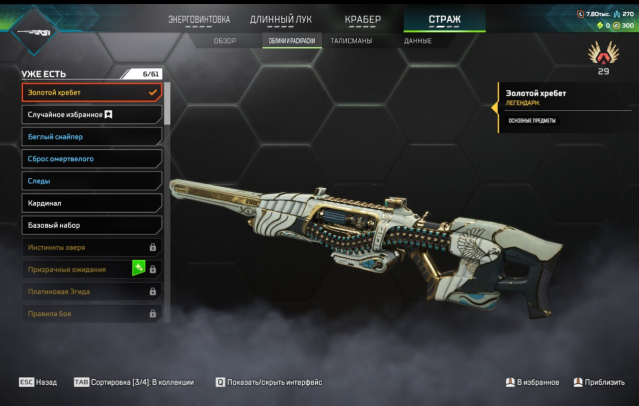
Task: Open the ОБЗОР sub-tab
Action: pos(225,41)
